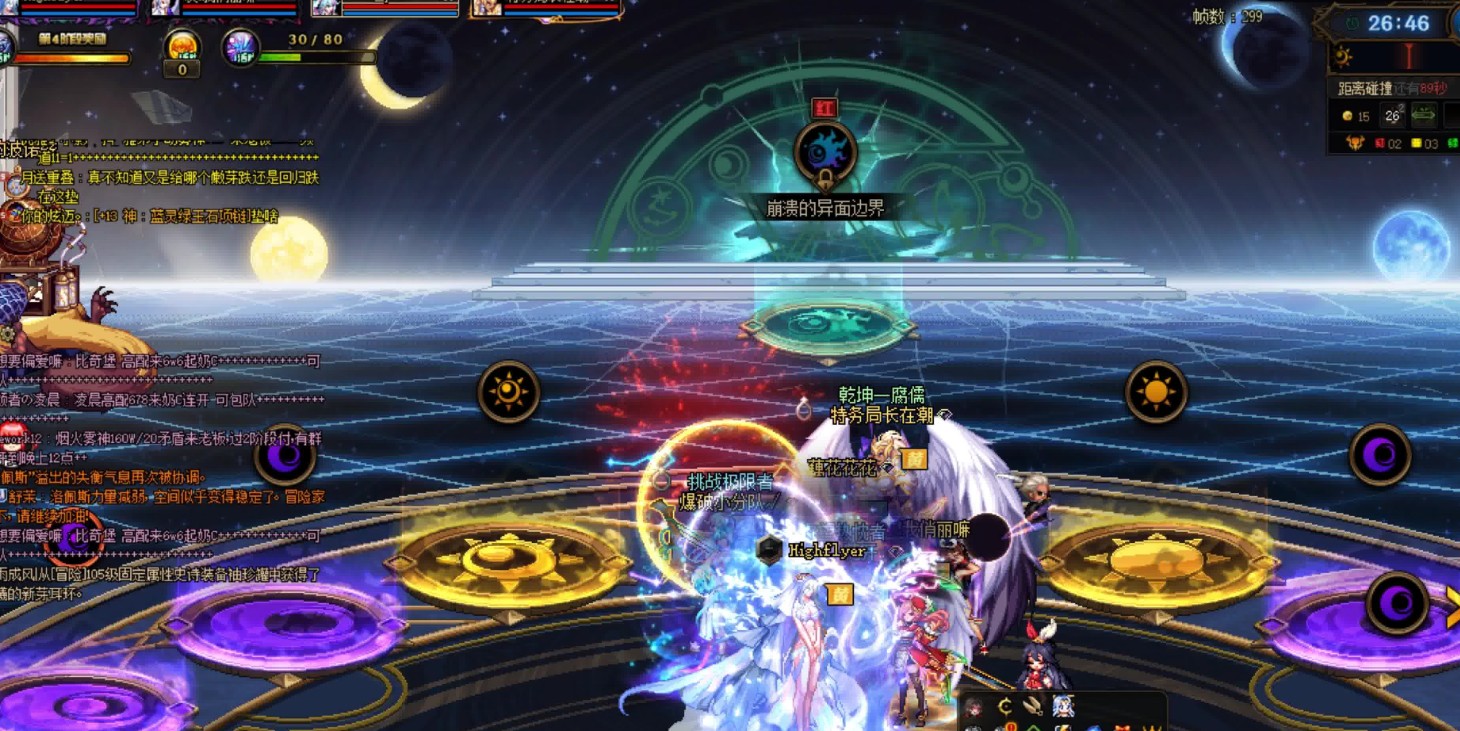Click the orange orb stage reward icon

[182, 47]
